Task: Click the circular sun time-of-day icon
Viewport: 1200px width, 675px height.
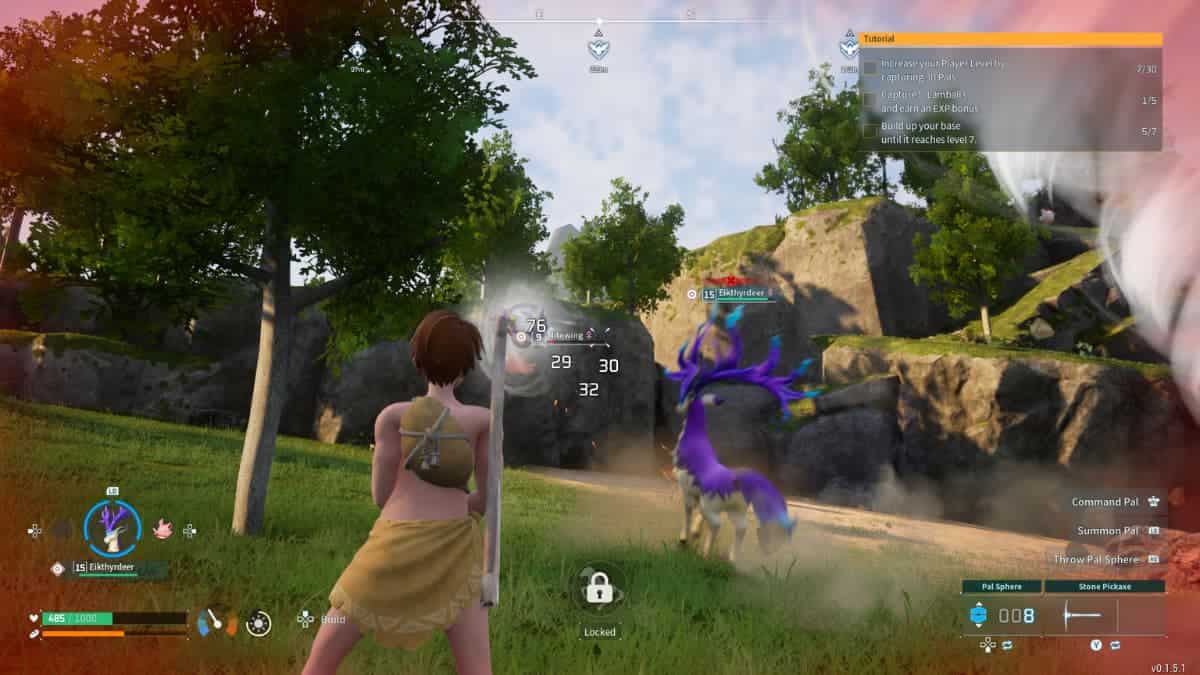Action: [x=258, y=623]
